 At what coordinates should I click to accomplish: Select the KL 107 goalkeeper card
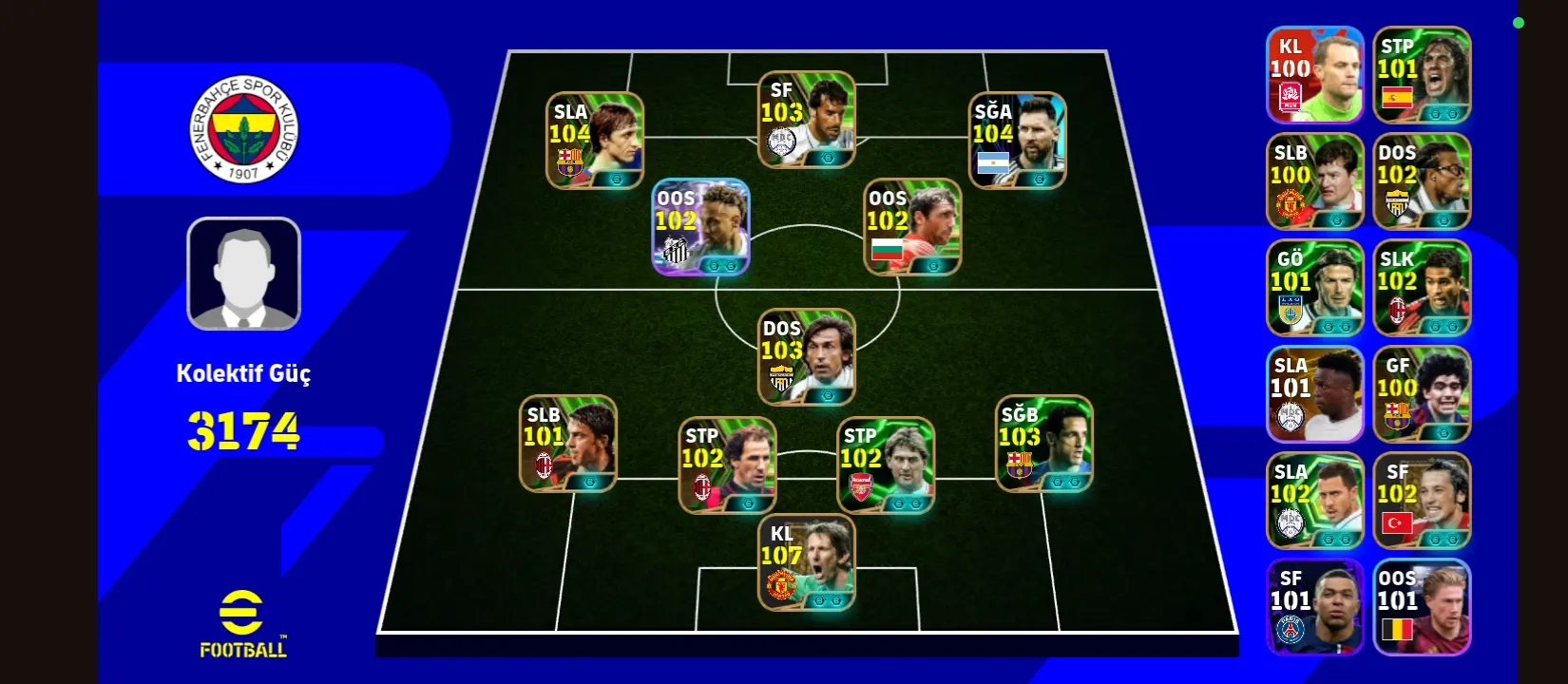(x=807, y=563)
